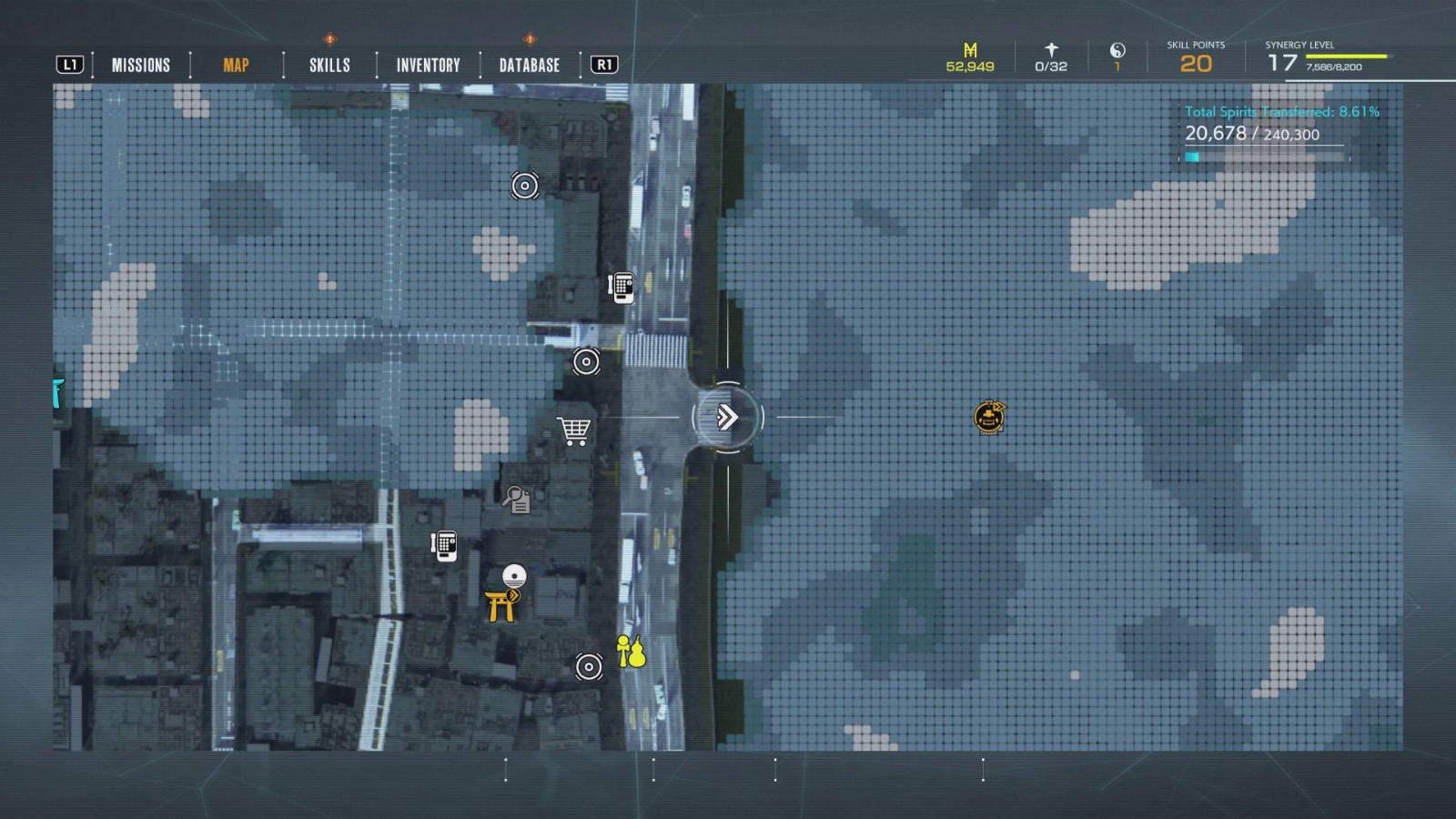
Task: Click the lower payphone spirit transmission icon
Action: (x=443, y=546)
